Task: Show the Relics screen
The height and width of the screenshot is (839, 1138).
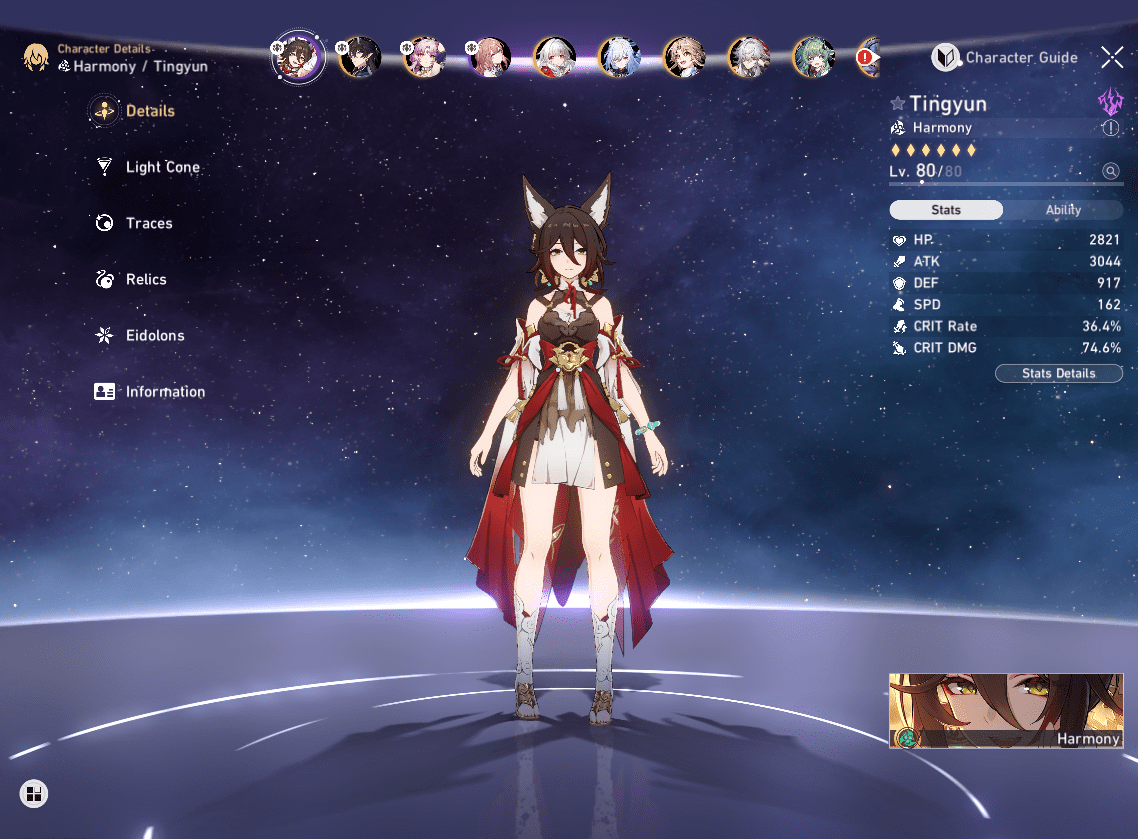Action: pos(145,279)
